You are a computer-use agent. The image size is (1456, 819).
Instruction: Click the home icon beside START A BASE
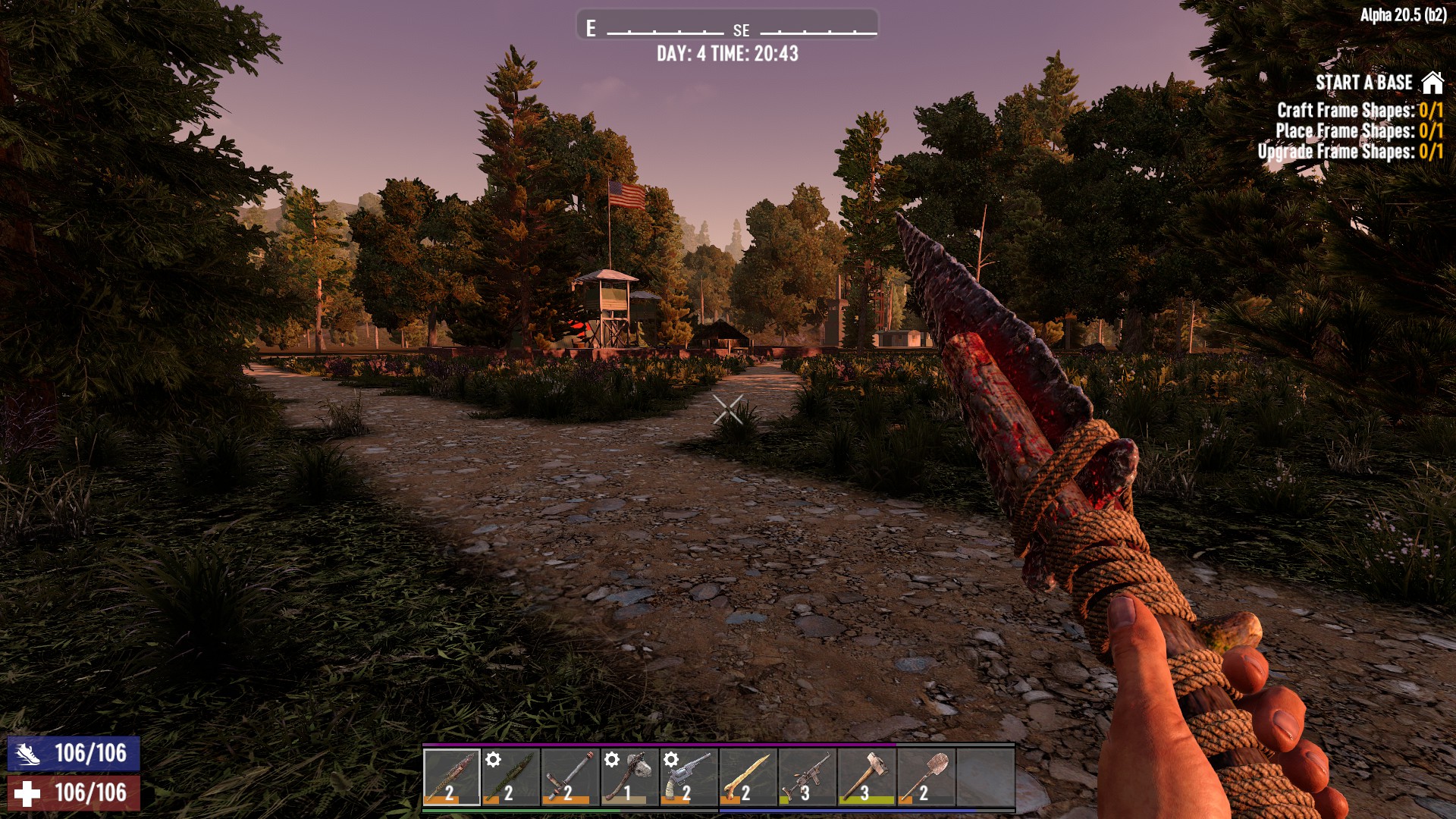[1434, 82]
